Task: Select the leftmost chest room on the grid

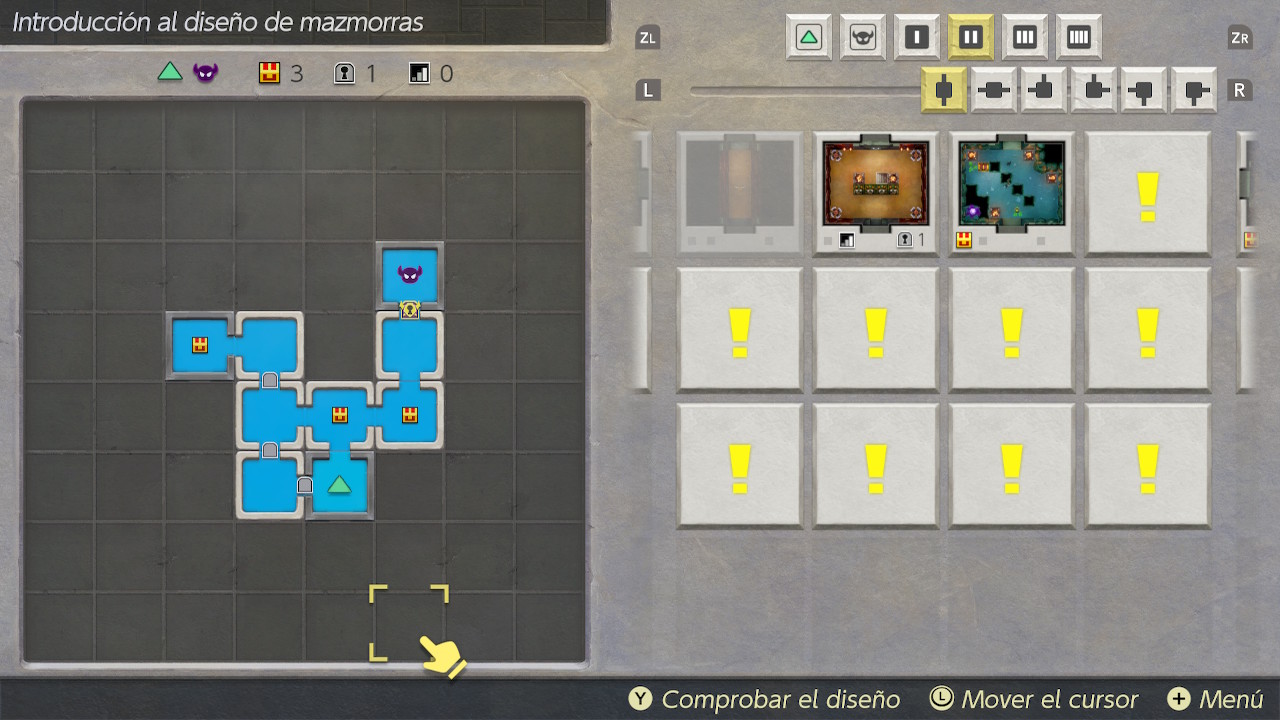Action: (x=200, y=345)
